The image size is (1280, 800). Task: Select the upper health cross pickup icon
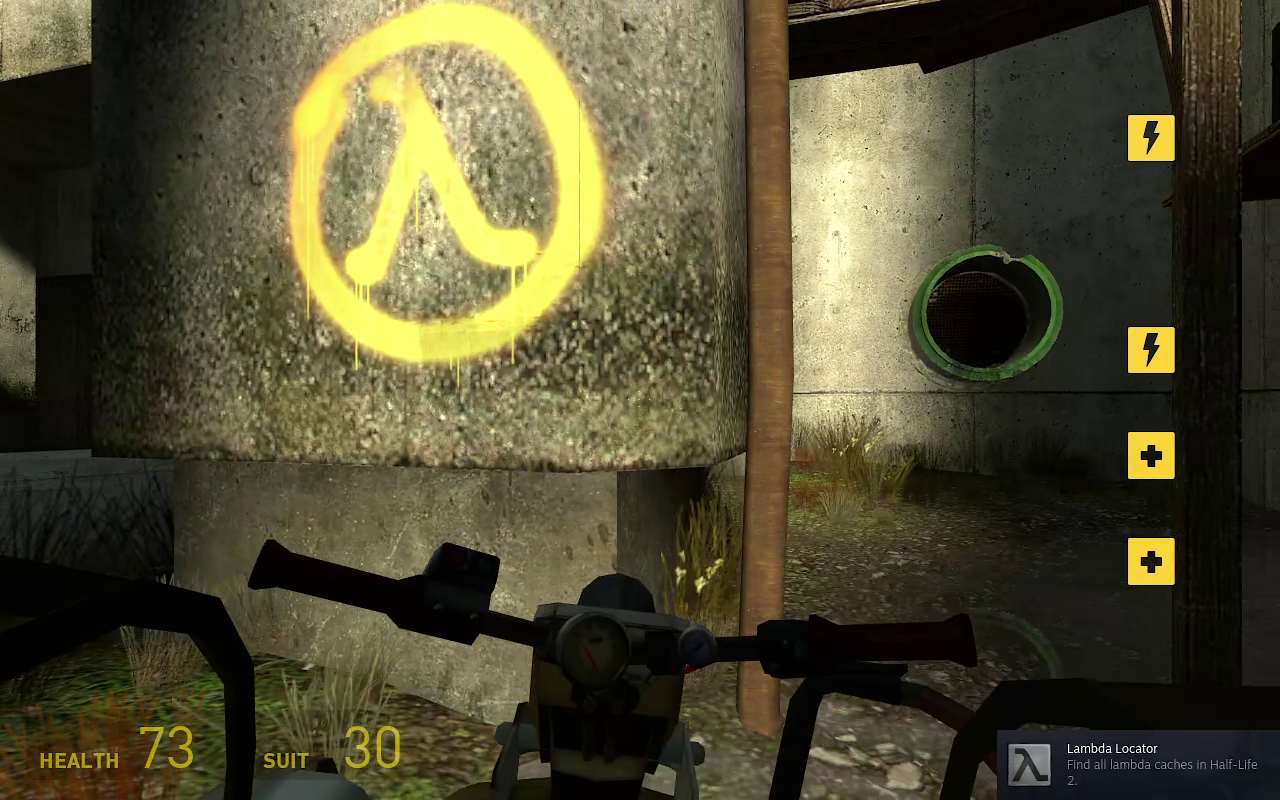(x=1151, y=456)
